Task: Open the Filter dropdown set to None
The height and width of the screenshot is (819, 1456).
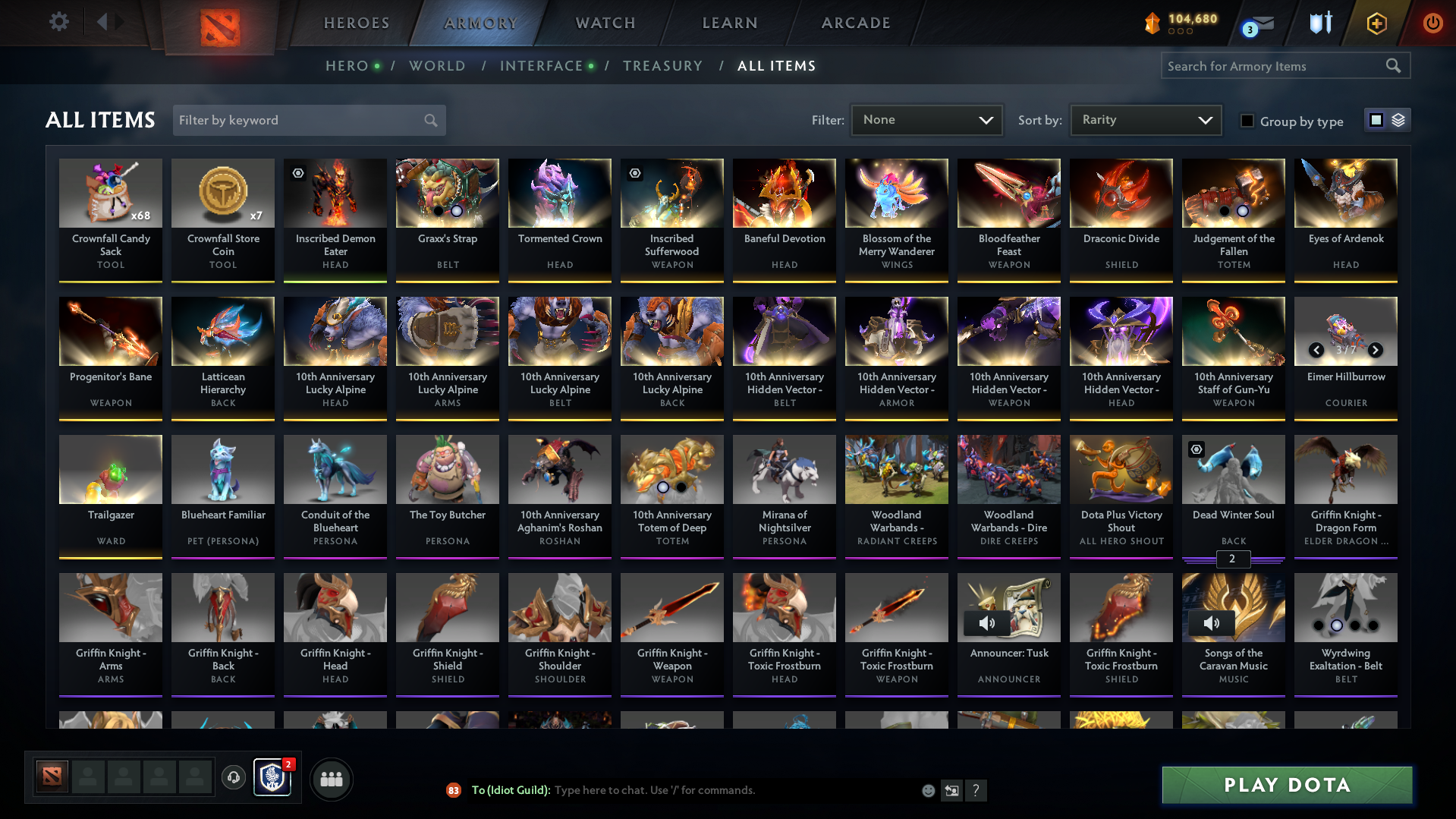Action: click(926, 120)
